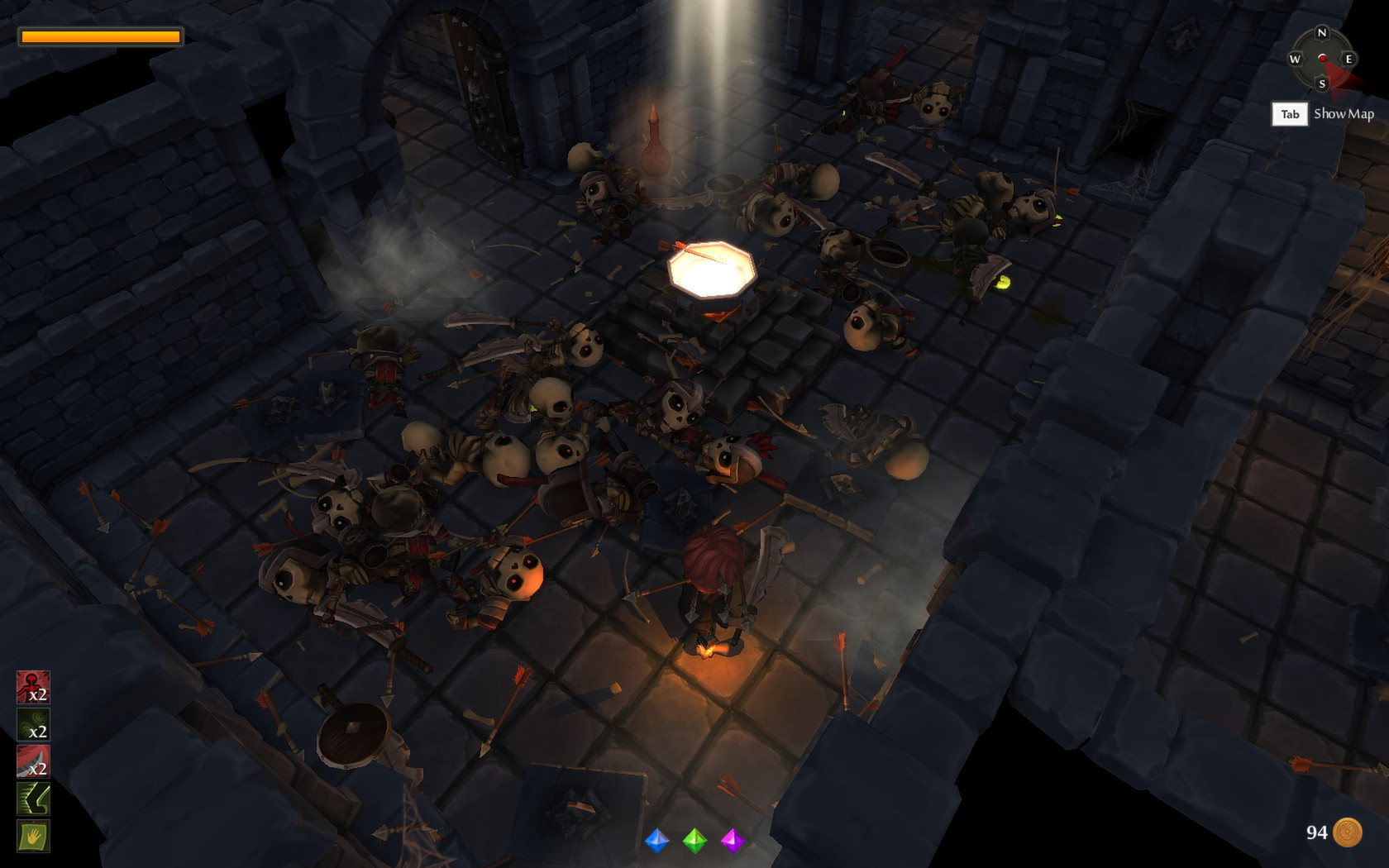This screenshot has height=868, width=1389.
Task: Select the green gem icon at bottom
Action: click(697, 842)
